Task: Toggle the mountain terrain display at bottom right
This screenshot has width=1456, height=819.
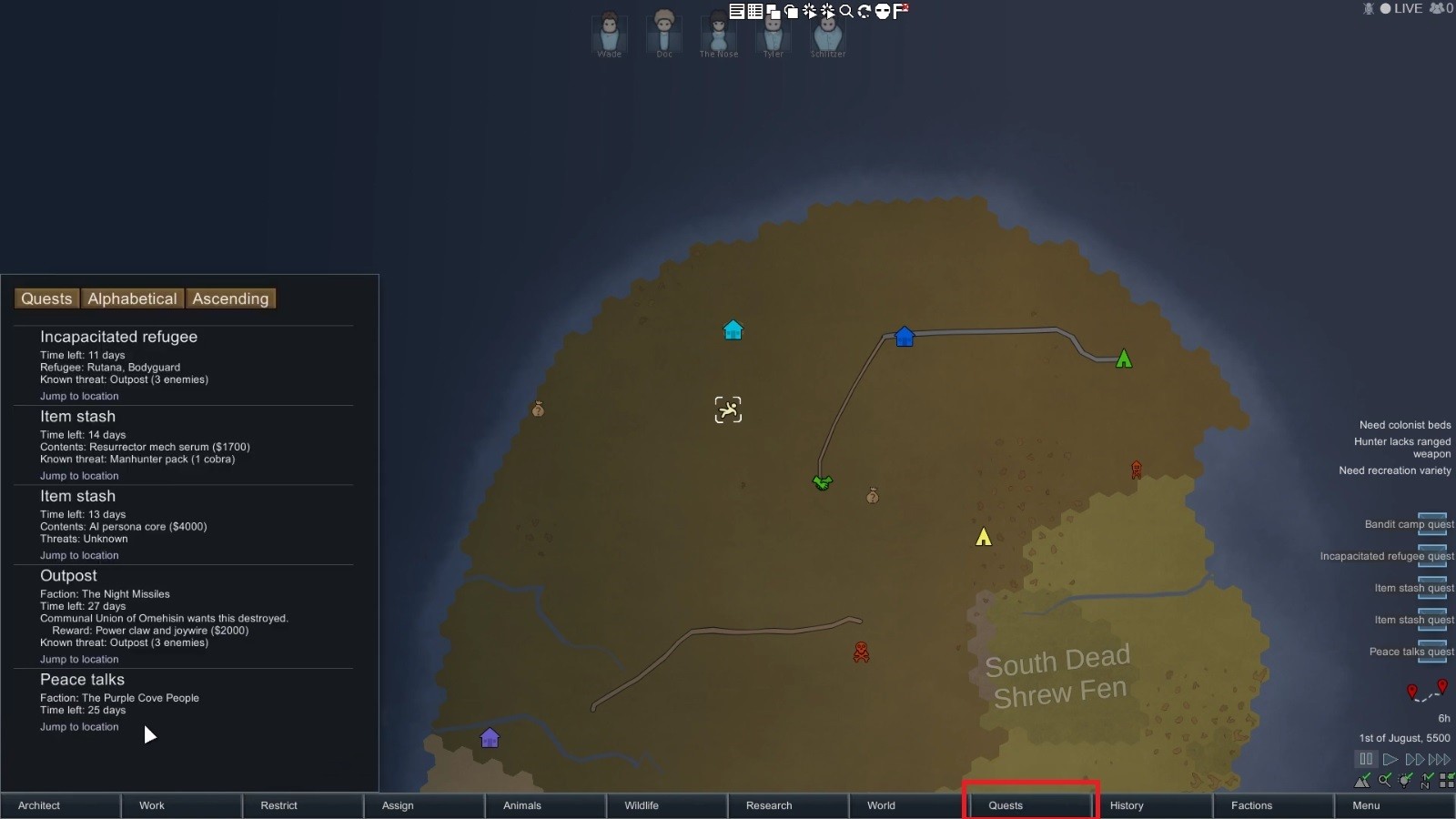Action: tap(1362, 780)
